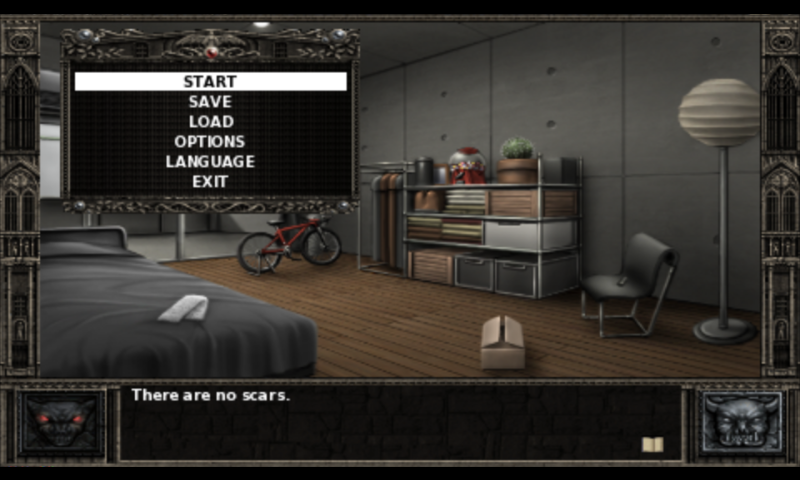Choose EXIT from the menu
This screenshot has width=800, height=480.
[x=210, y=181]
